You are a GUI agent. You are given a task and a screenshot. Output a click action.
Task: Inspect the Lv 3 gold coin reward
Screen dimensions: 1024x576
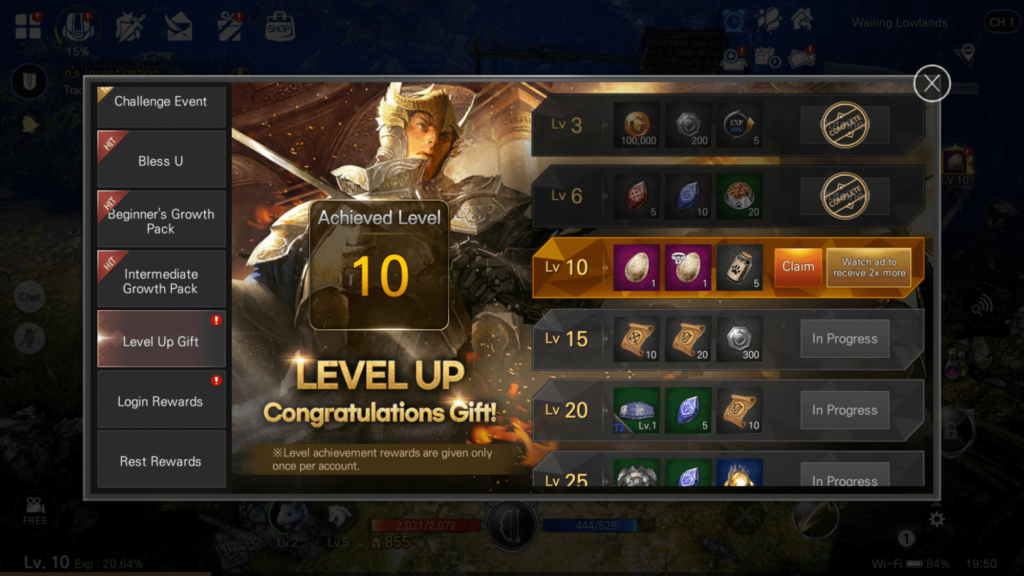(636, 125)
